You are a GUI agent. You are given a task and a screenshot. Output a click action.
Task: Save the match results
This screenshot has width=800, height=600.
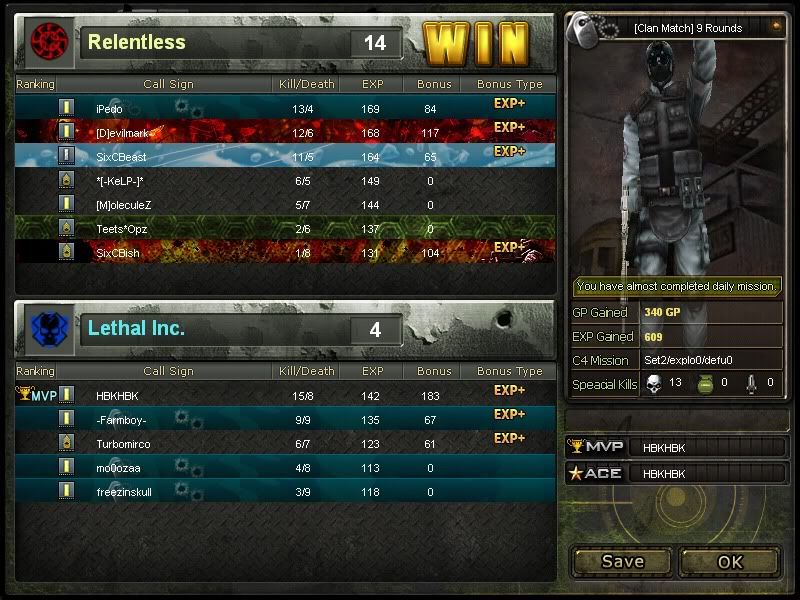622,561
